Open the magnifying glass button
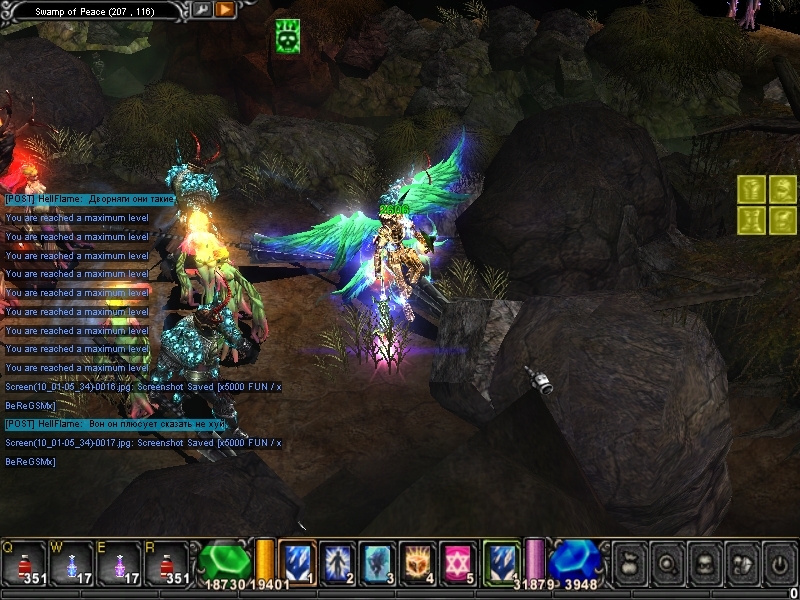 [x=668, y=563]
